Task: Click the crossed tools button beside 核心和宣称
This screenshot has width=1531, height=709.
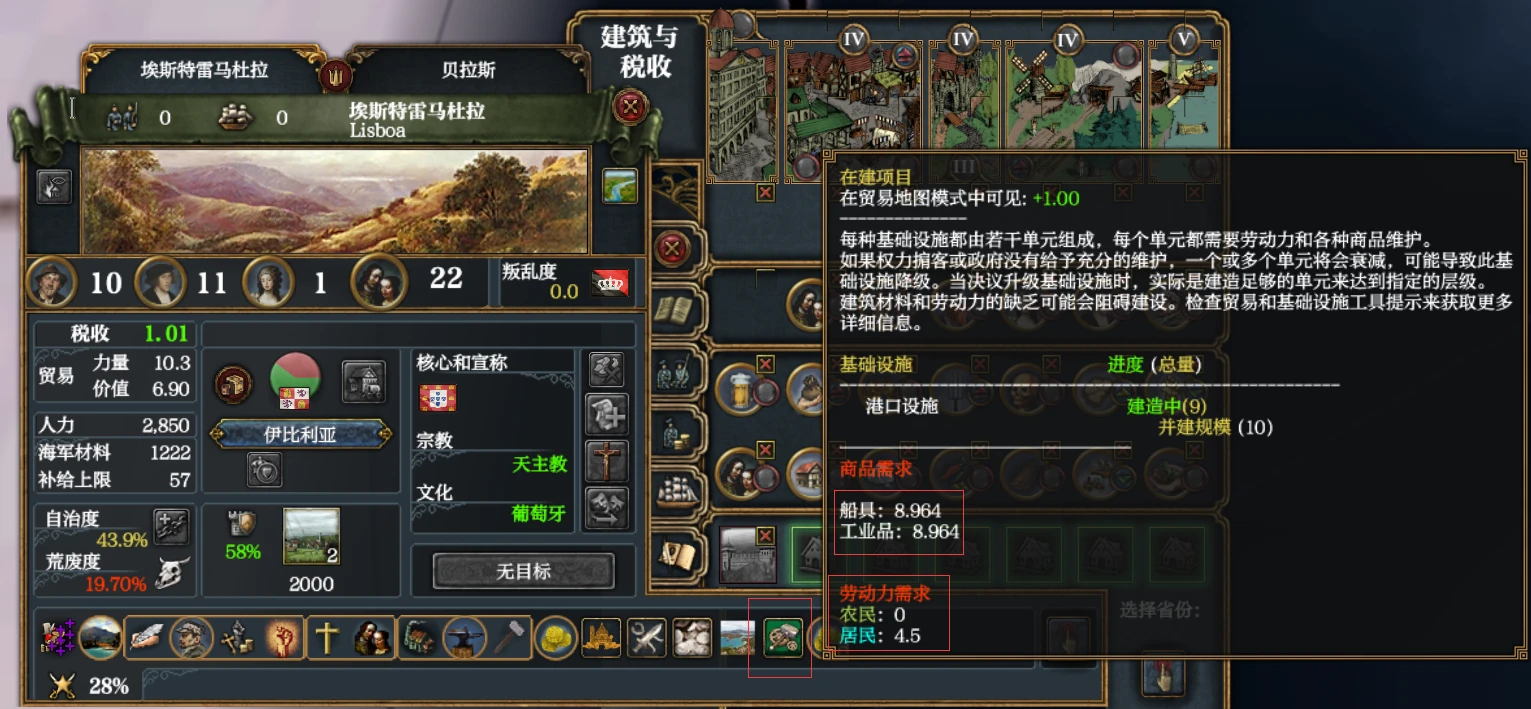Action: pos(607,370)
